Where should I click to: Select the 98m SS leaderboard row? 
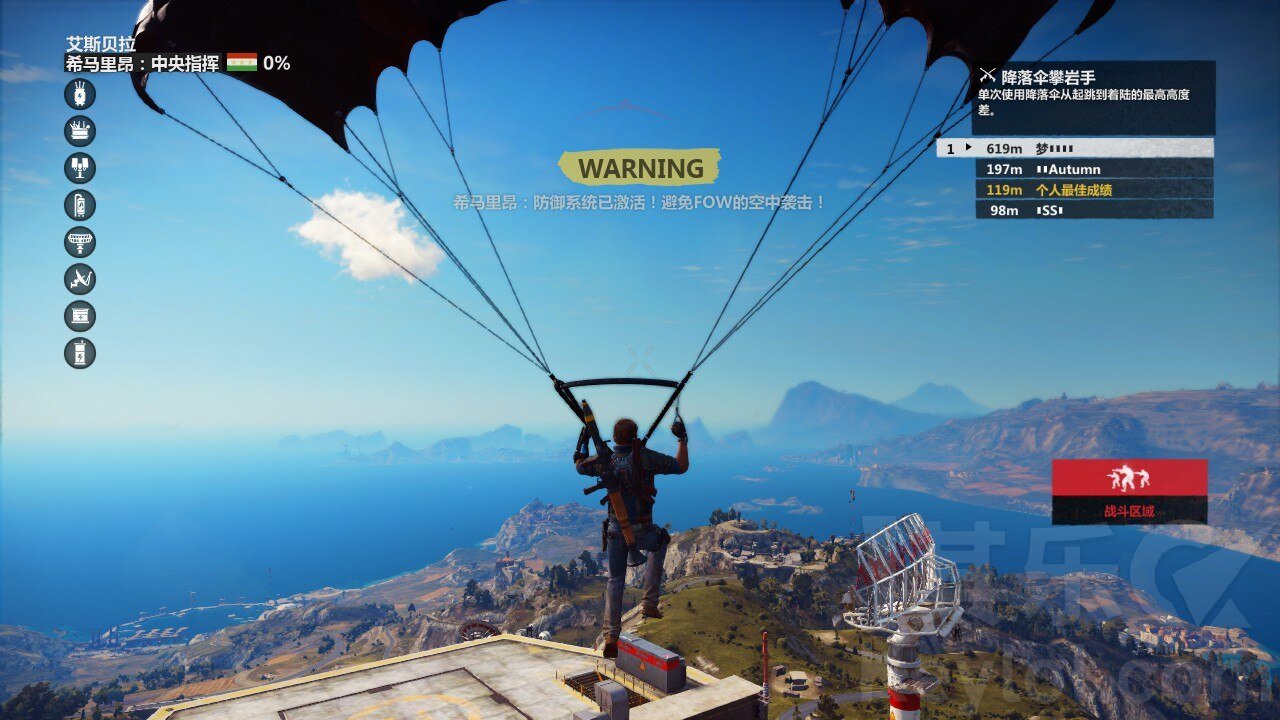point(1094,210)
